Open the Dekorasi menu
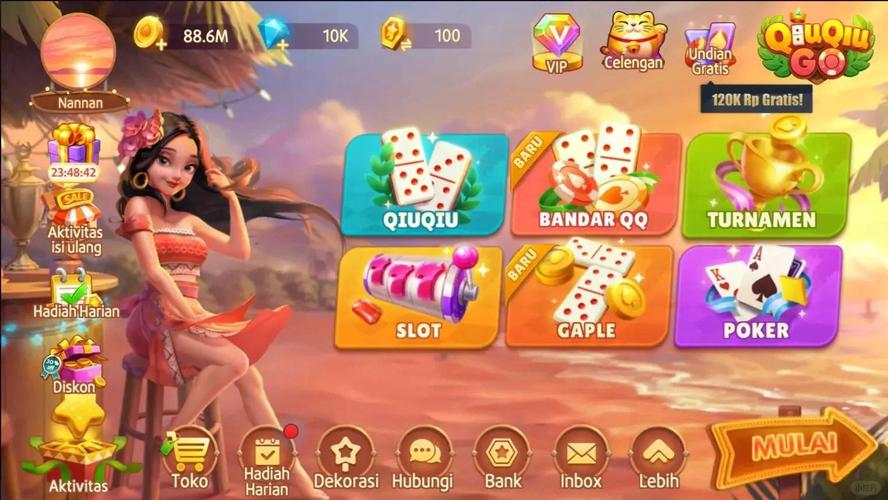Viewport: 888px width, 500px height. (x=345, y=459)
